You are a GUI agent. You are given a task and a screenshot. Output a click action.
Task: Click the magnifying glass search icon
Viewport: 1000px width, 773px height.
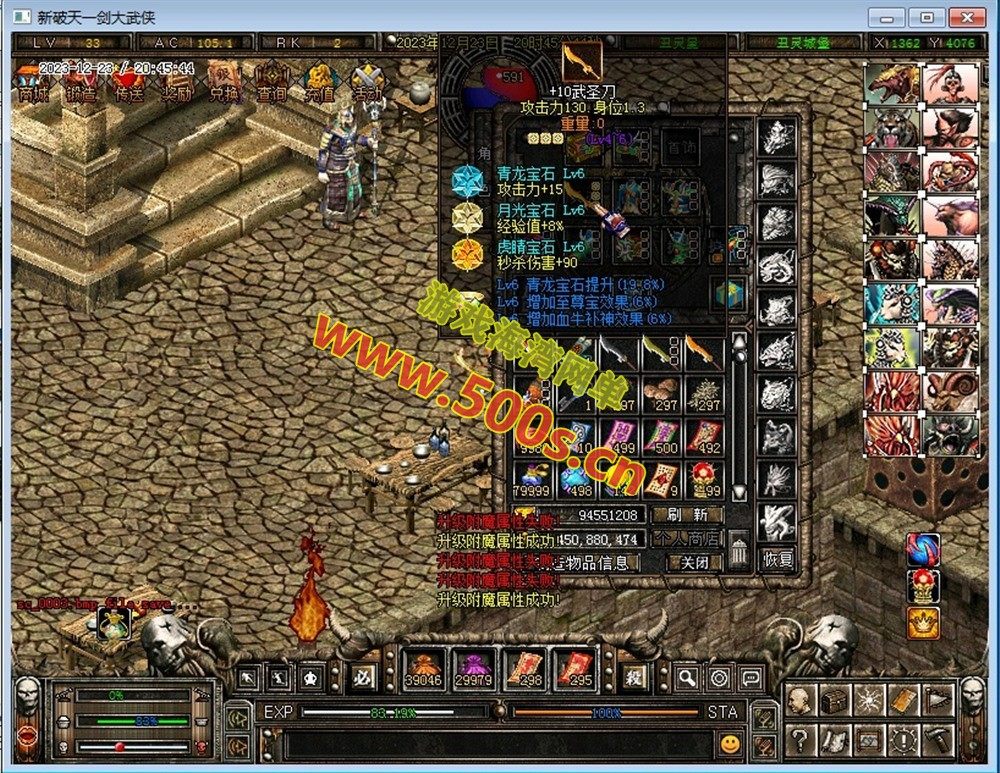(687, 678)
